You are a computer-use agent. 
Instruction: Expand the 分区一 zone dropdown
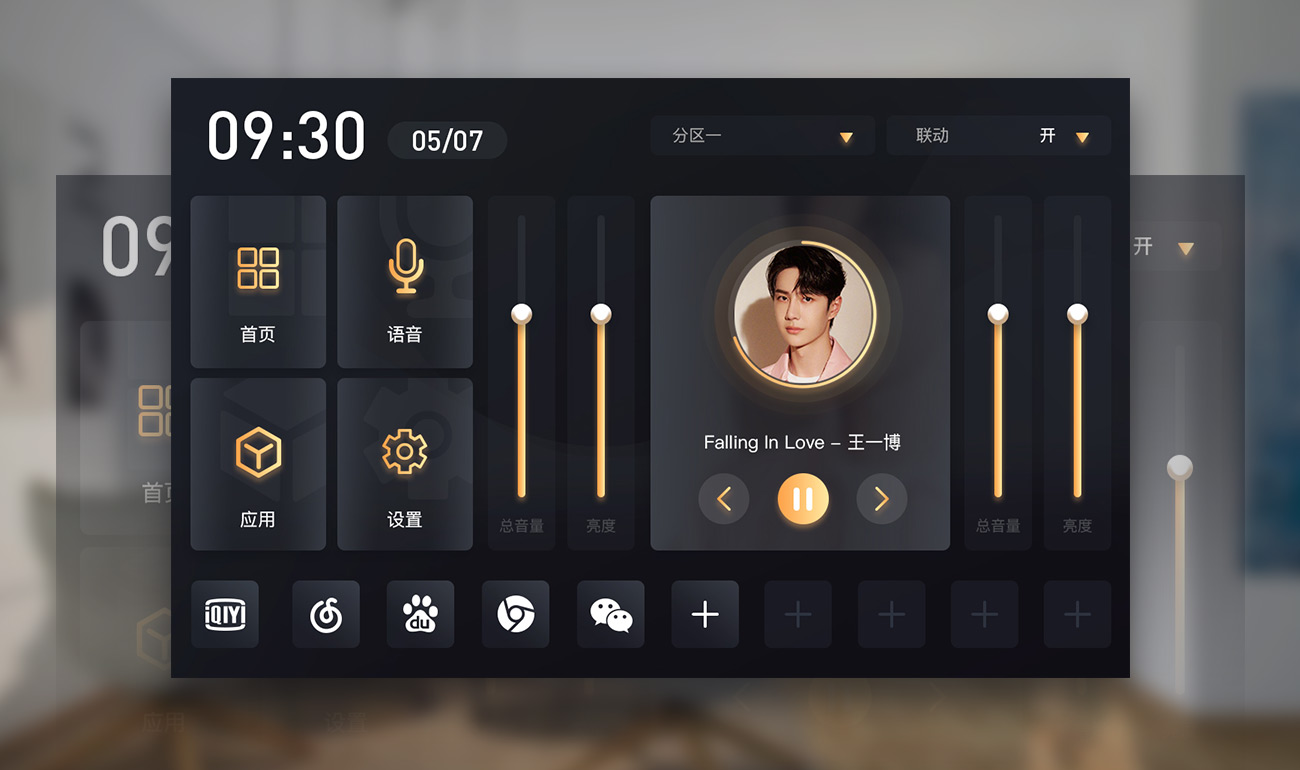[762, 136]
